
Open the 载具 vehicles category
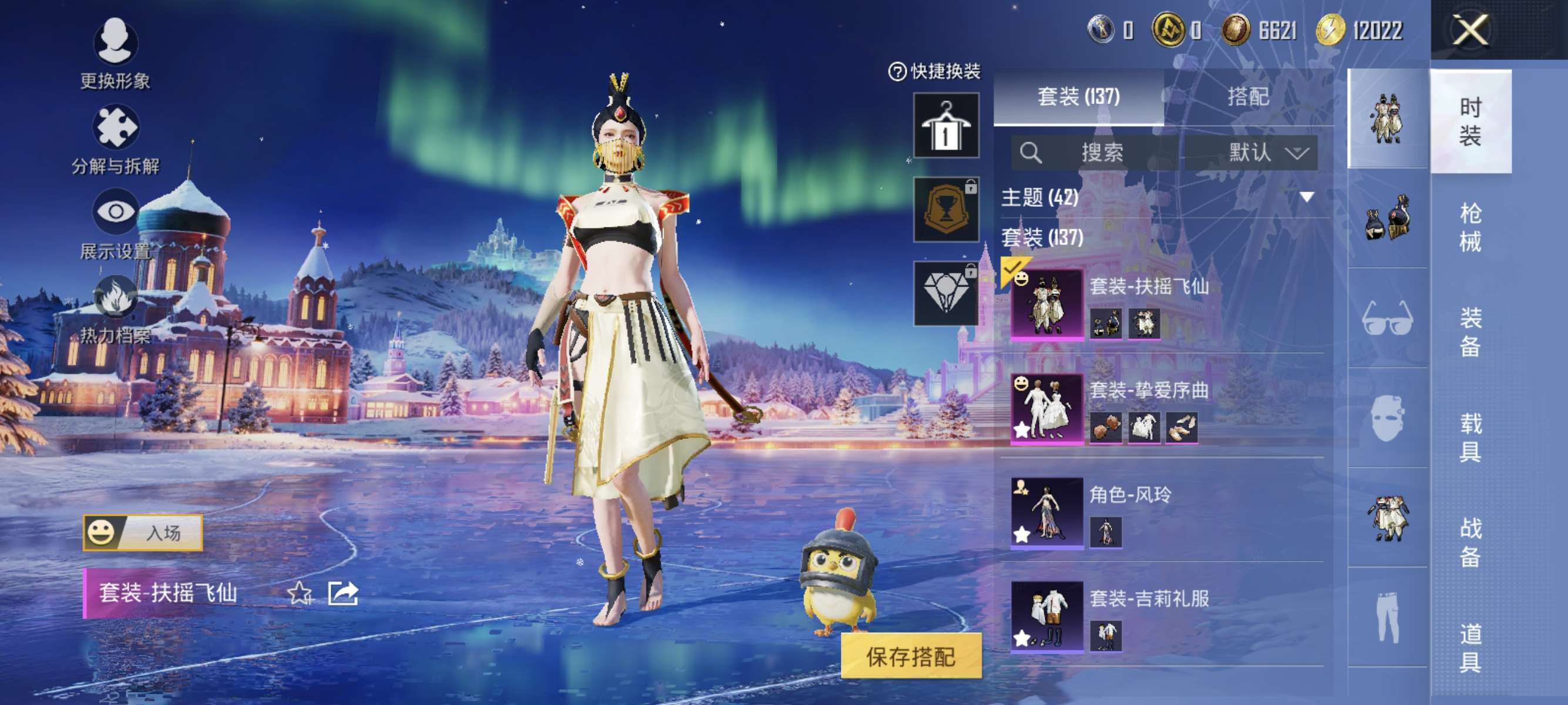1470,437
